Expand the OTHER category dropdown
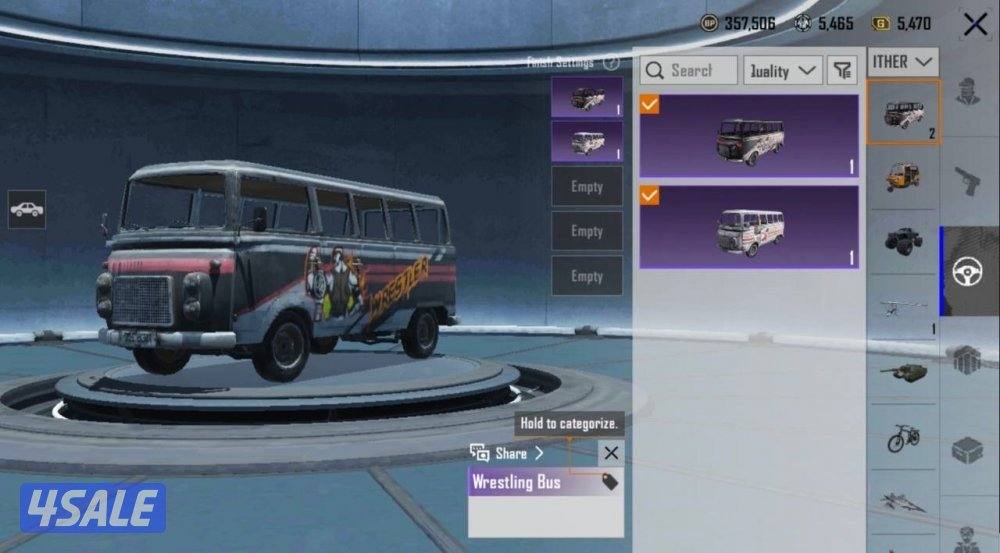 pyautogui.click(x=902, y=62)
